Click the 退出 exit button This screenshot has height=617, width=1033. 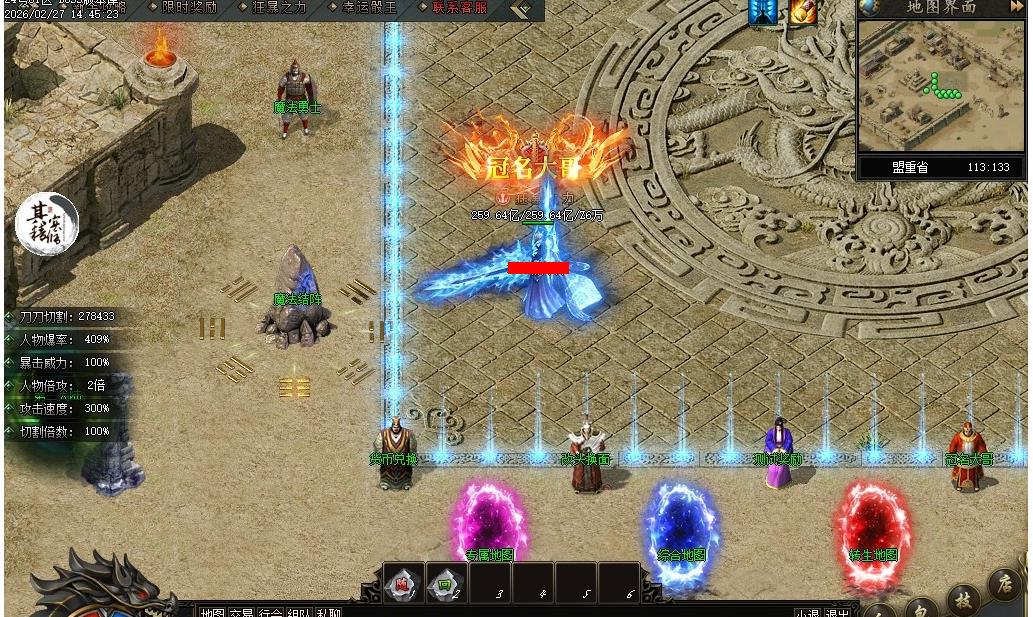coord(837,612)
